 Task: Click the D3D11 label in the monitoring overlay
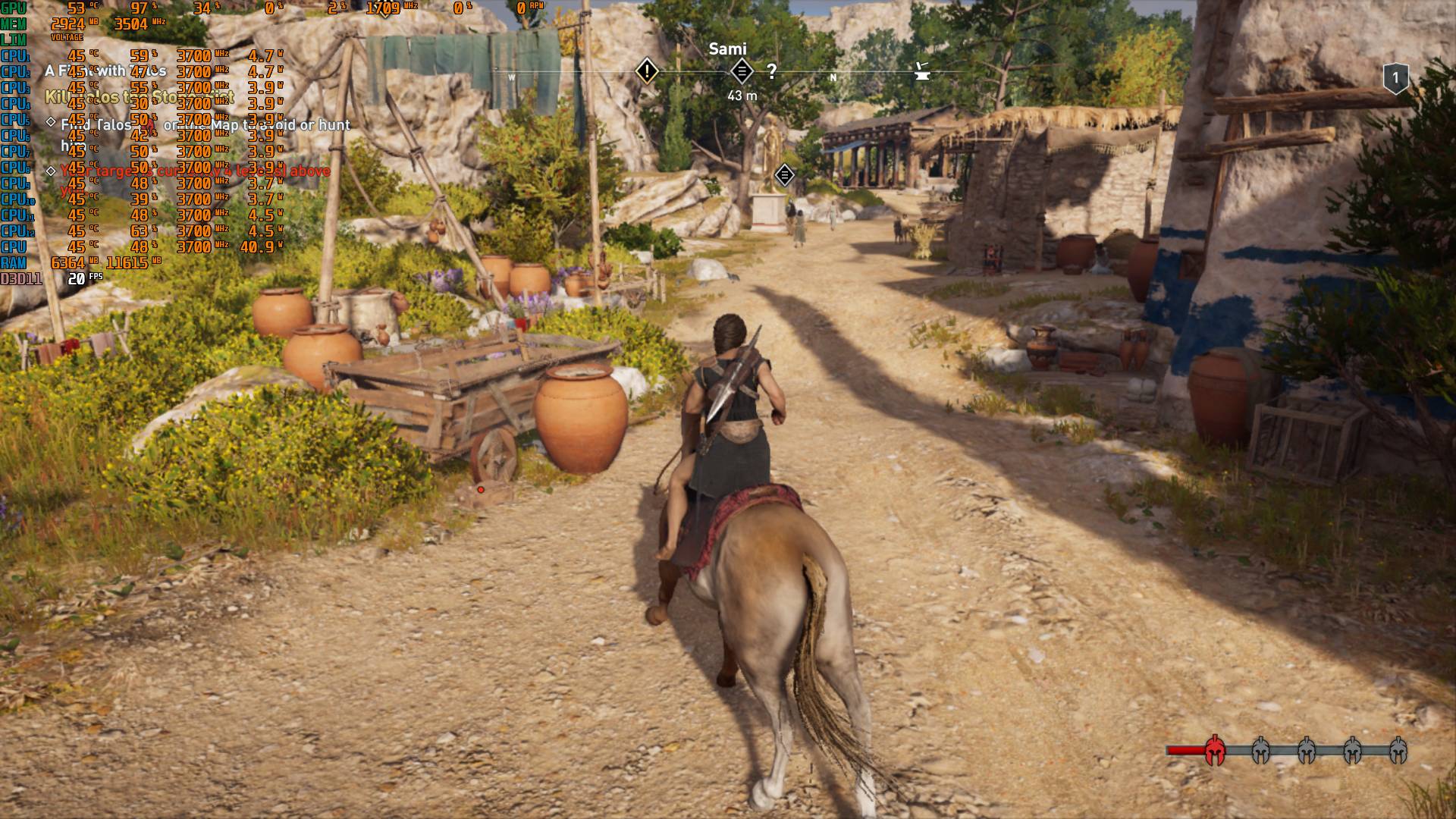pos(19,279)
